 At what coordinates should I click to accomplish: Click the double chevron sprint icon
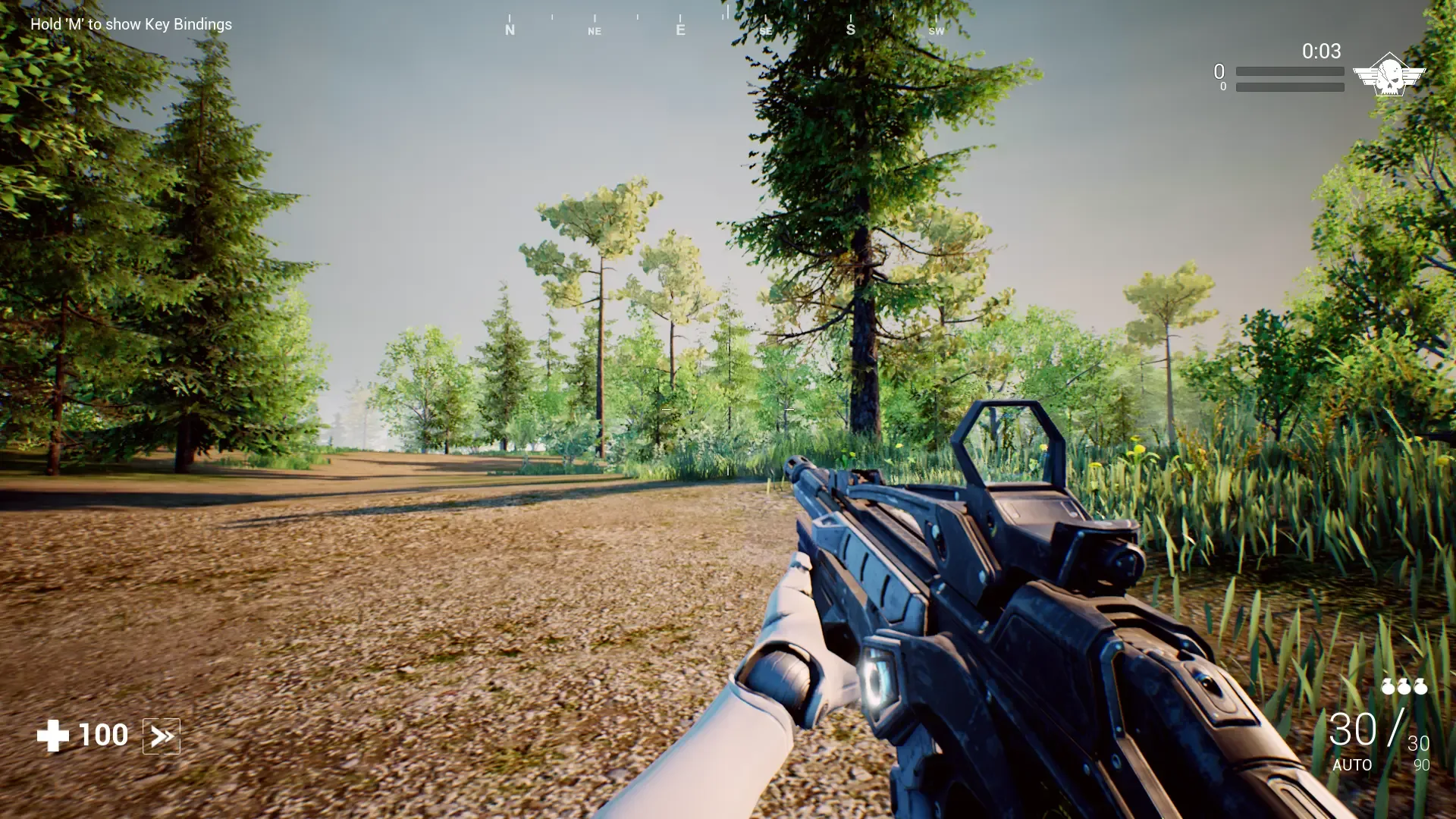pos(162,735)
